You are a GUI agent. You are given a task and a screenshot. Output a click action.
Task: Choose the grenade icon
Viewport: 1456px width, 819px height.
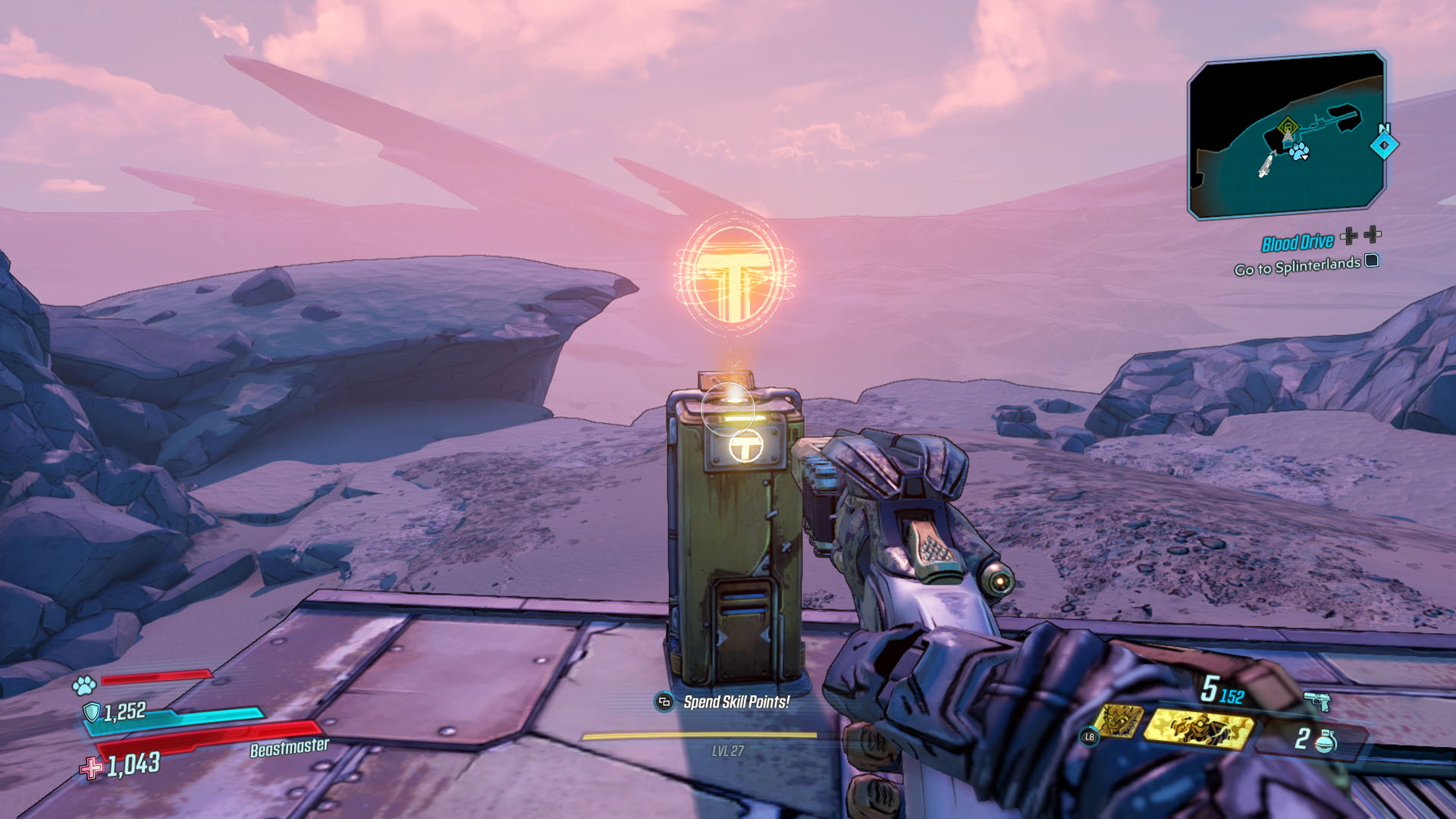tap(1326, 740)
